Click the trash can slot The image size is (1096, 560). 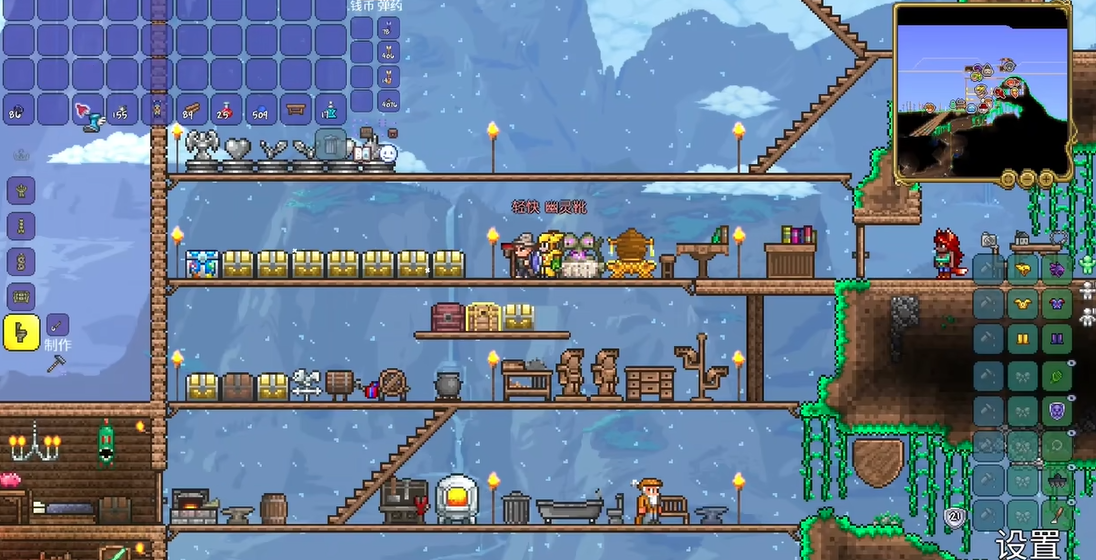tap(331, 145)
